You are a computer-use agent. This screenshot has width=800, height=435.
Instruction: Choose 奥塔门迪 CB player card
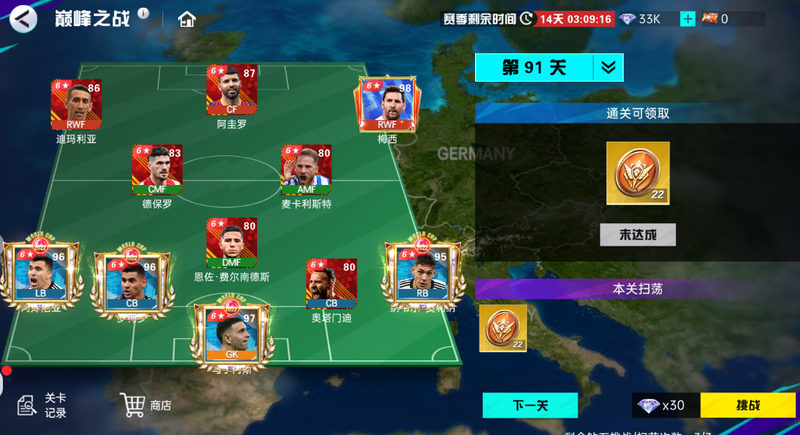pos(331,285)
